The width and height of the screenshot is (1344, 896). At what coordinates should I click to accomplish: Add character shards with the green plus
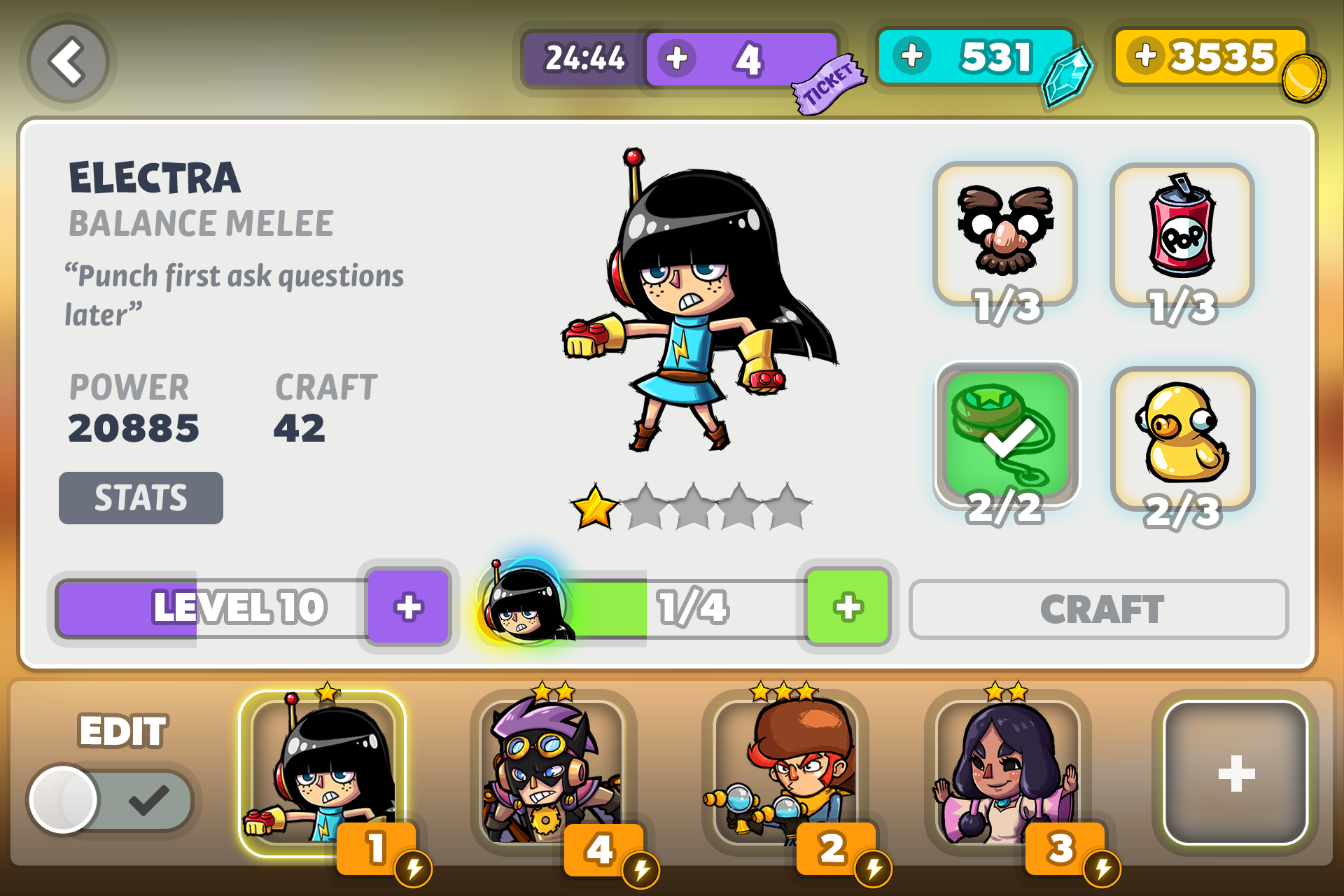point(848,606)
